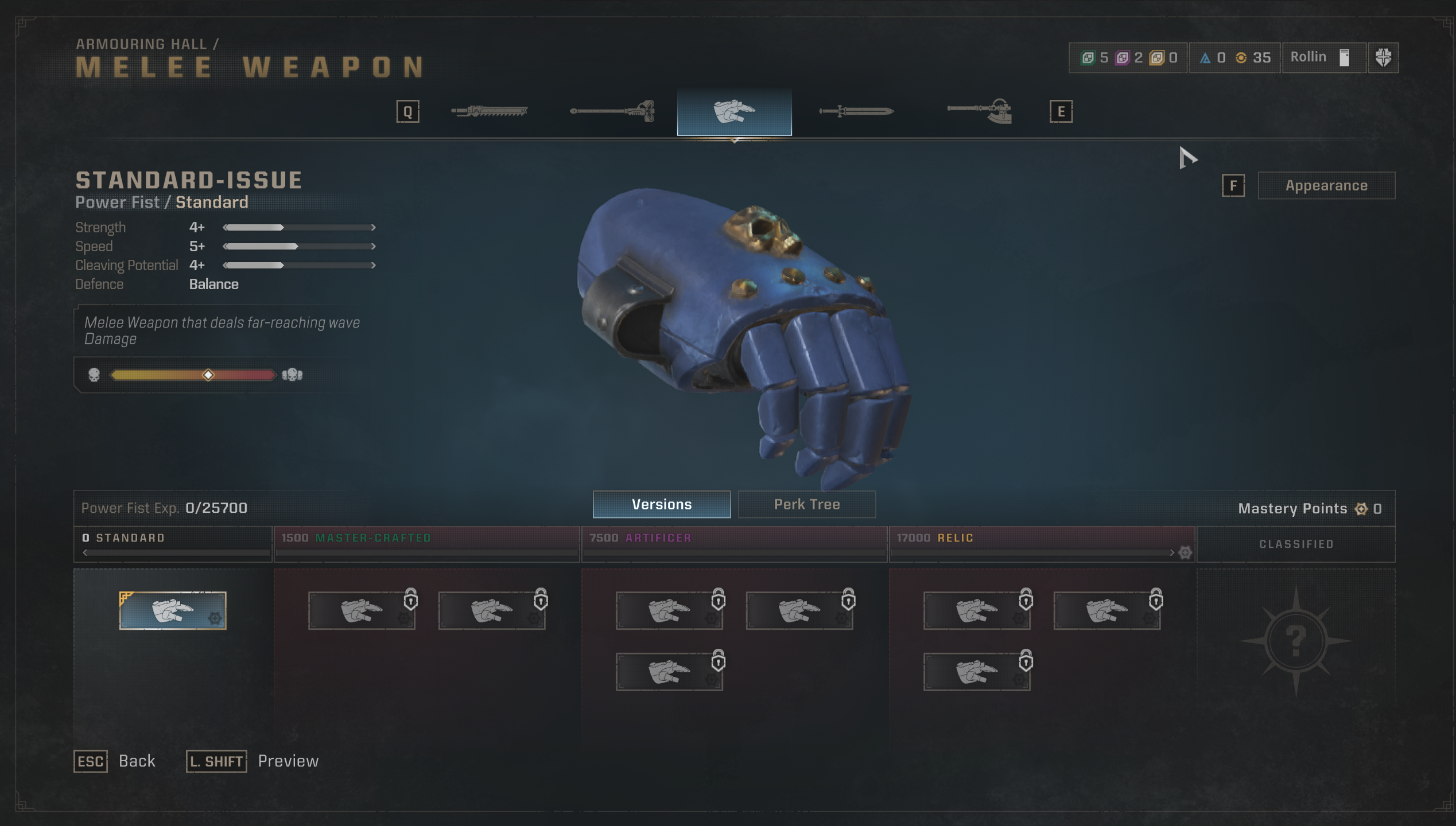Screen dimensions: 1456x826
Task: Click the green Armoury Data currency icon
Action: tap(1088, 57)
